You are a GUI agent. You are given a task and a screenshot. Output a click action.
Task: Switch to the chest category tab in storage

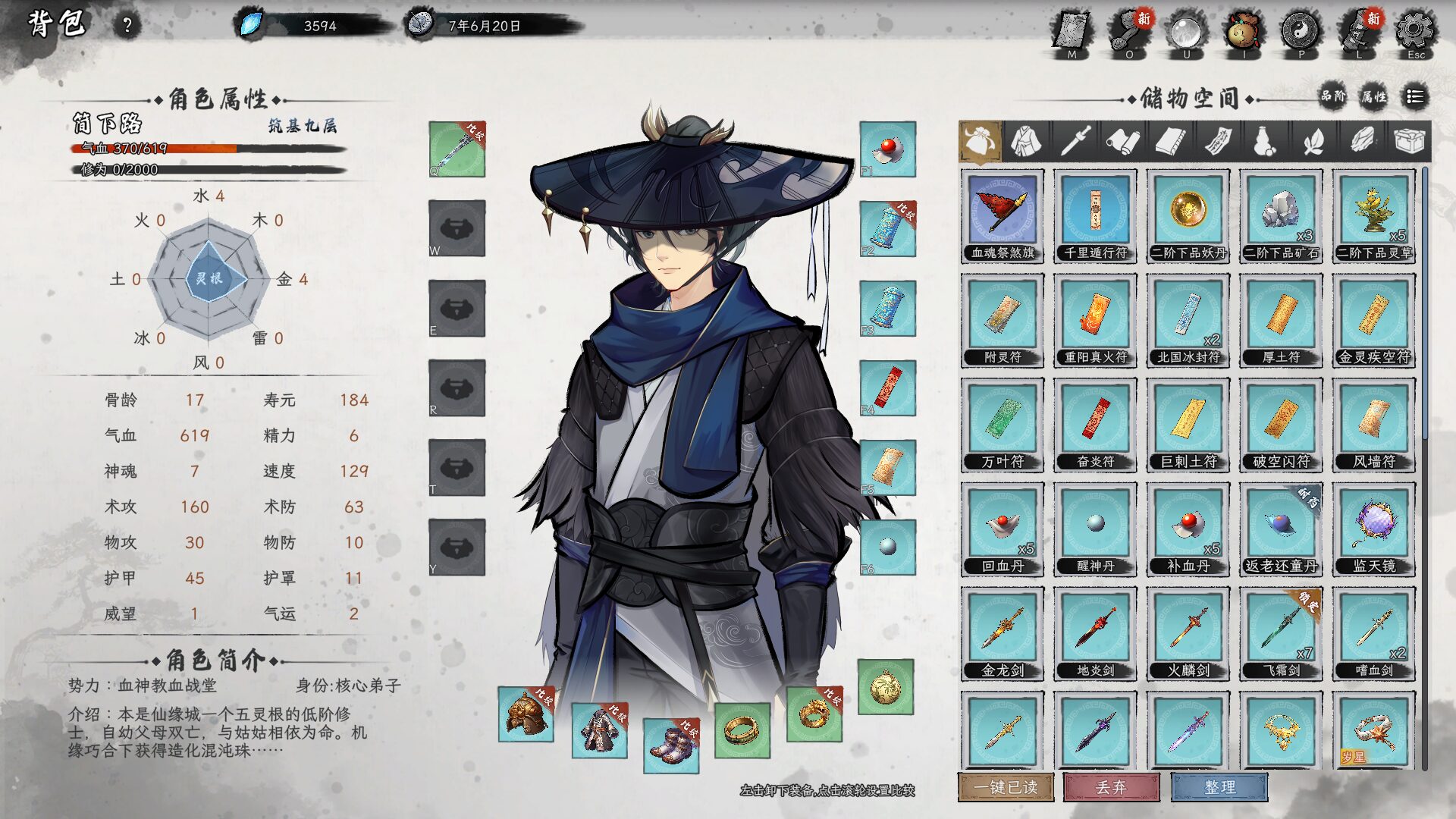pos(1410,140)
